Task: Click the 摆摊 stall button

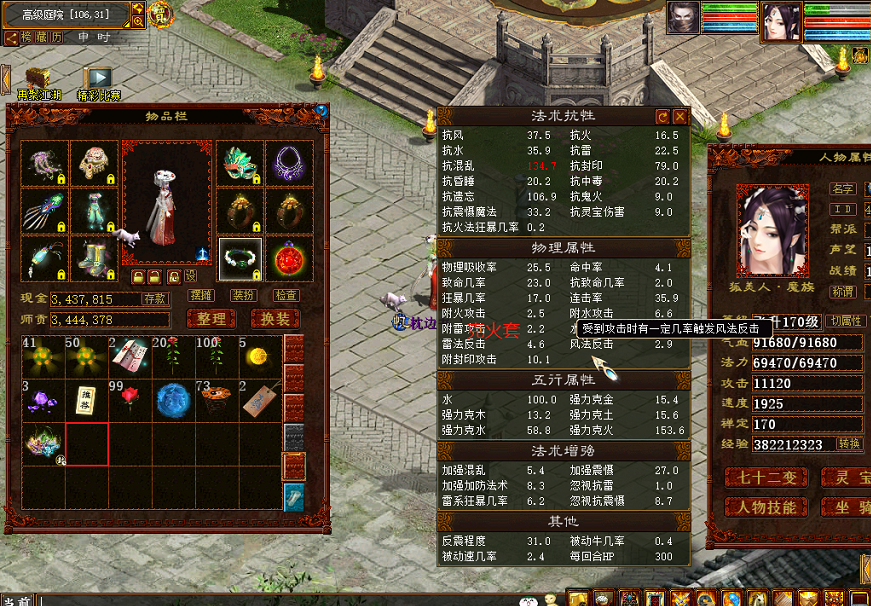Action: pos(201,296)
